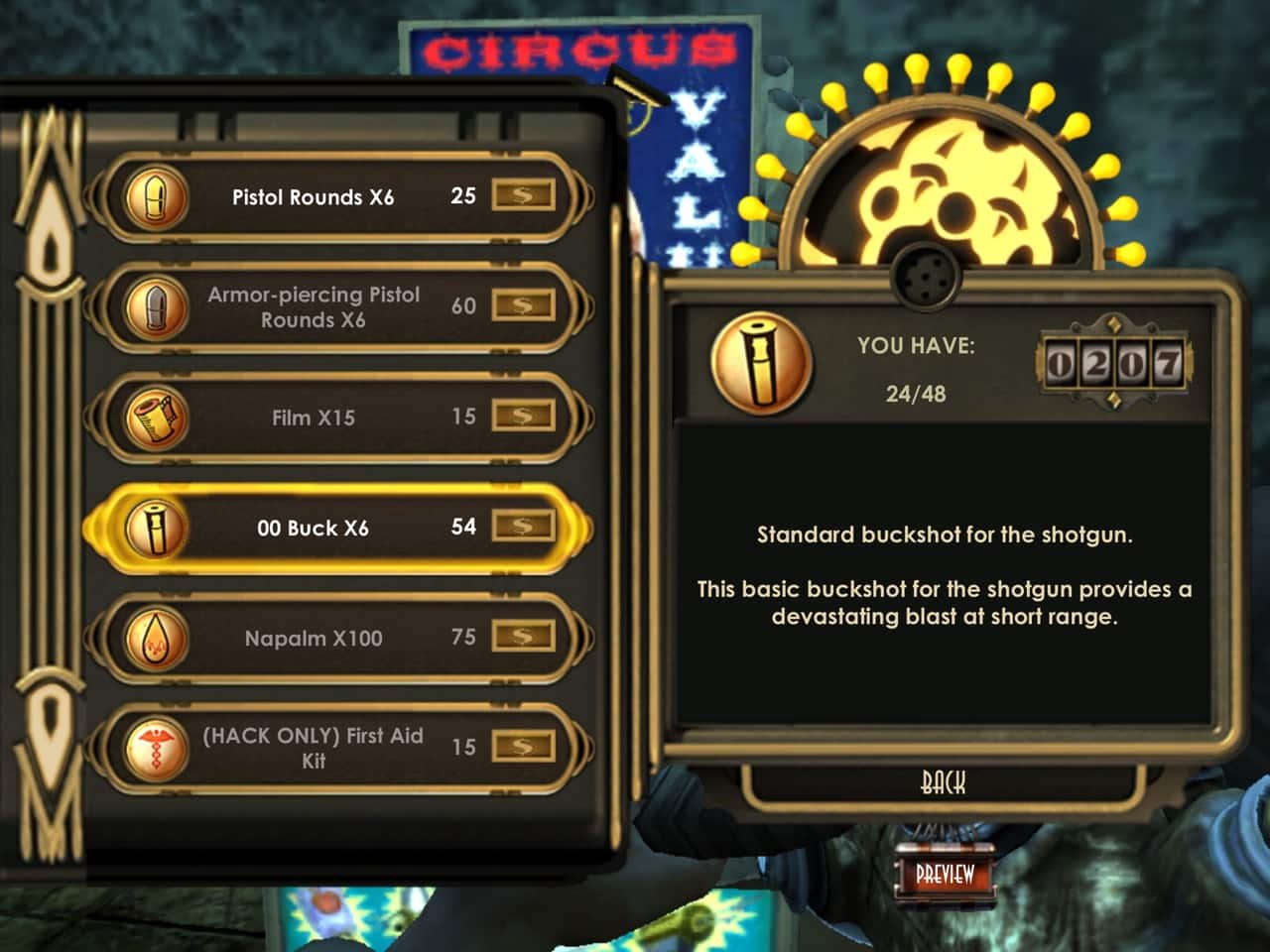
Task: Buy Napalm with its dollar button
Action: (523, 636)
